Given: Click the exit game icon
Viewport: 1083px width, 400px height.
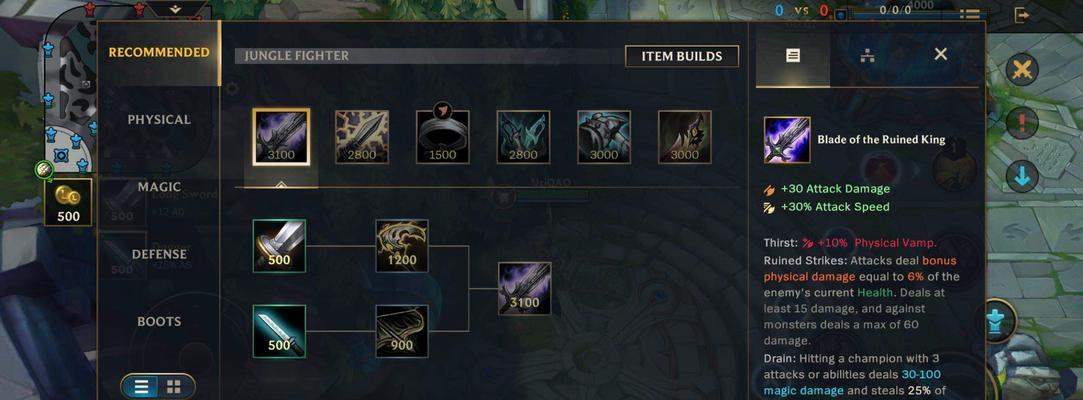Looking at the screenshot, I should (x=1022, y=15).
